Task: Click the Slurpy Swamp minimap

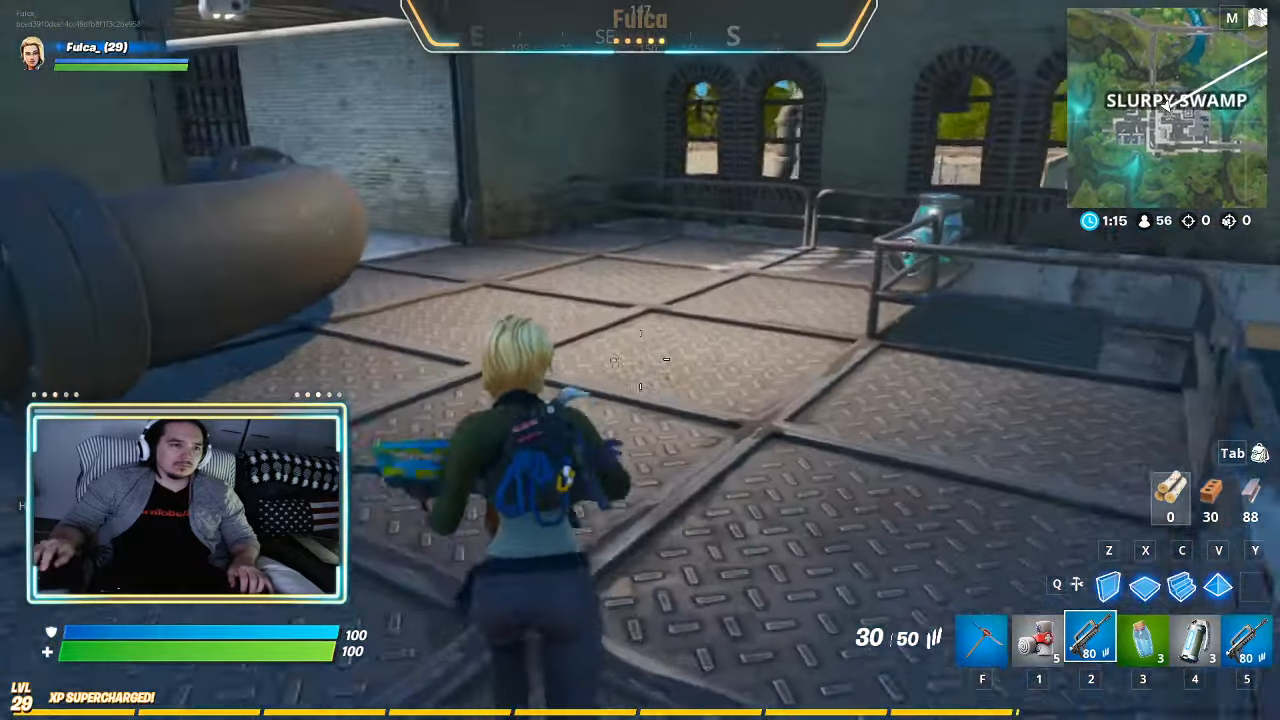Action: click(x=1167, y=108)
